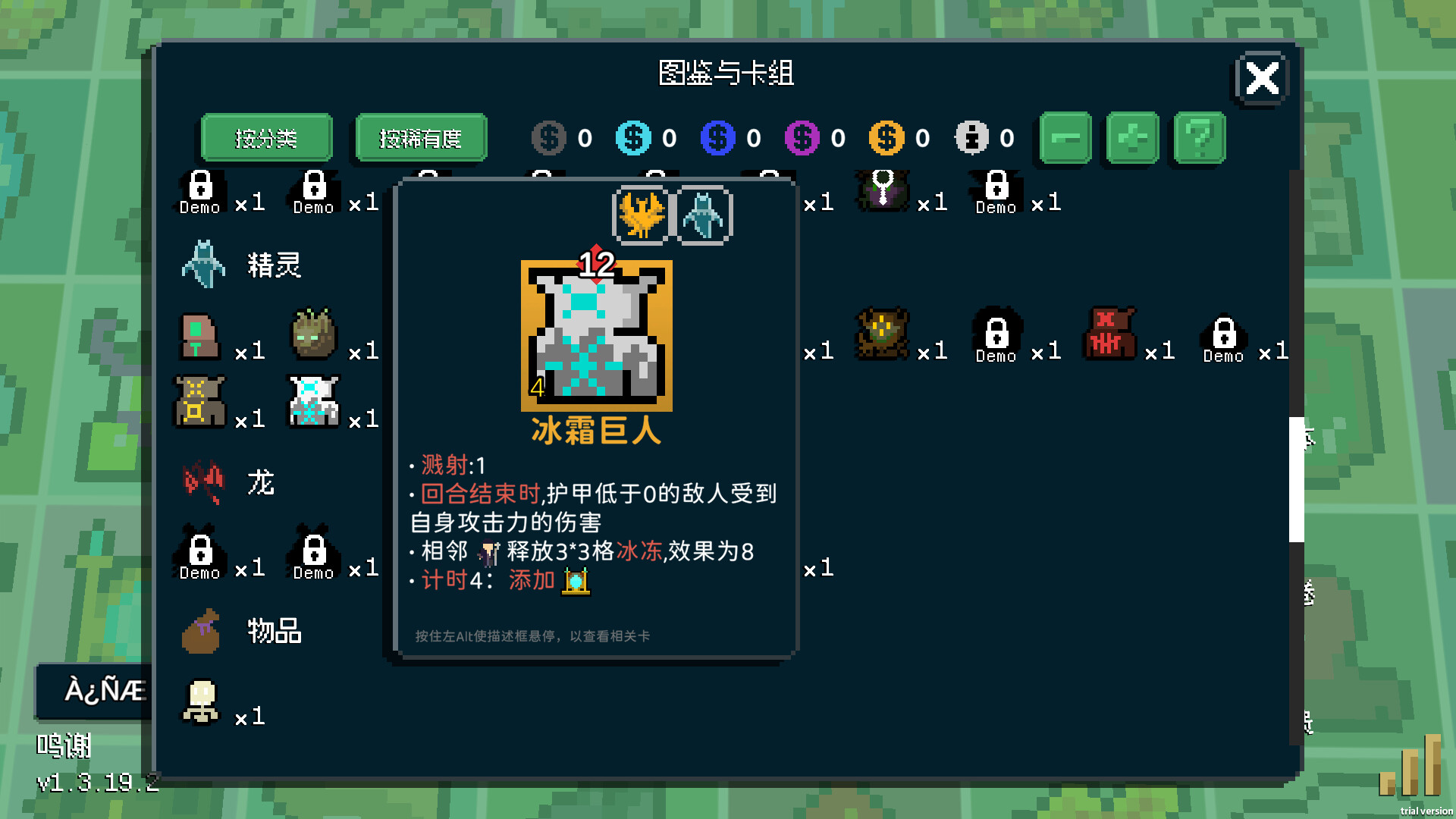This screenshot has height=819, width=1456.
Task: Select the blue spirit icon in the card popup
Action: (704, 215)
